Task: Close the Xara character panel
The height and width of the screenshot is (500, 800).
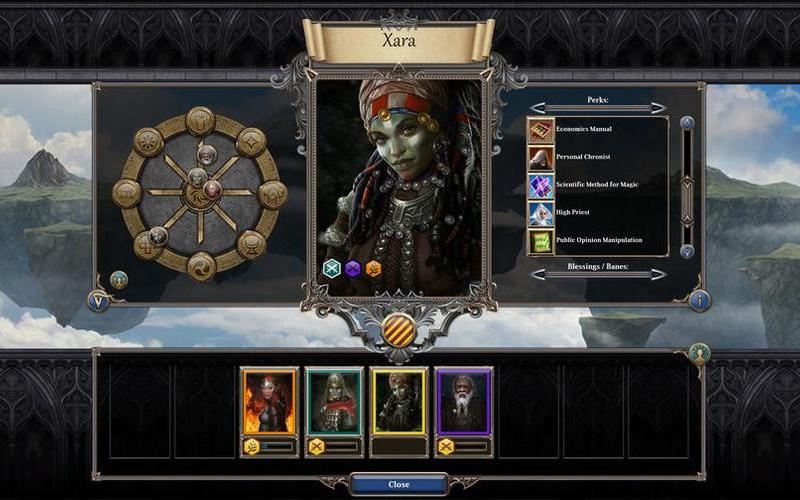Action: [398, 484]
